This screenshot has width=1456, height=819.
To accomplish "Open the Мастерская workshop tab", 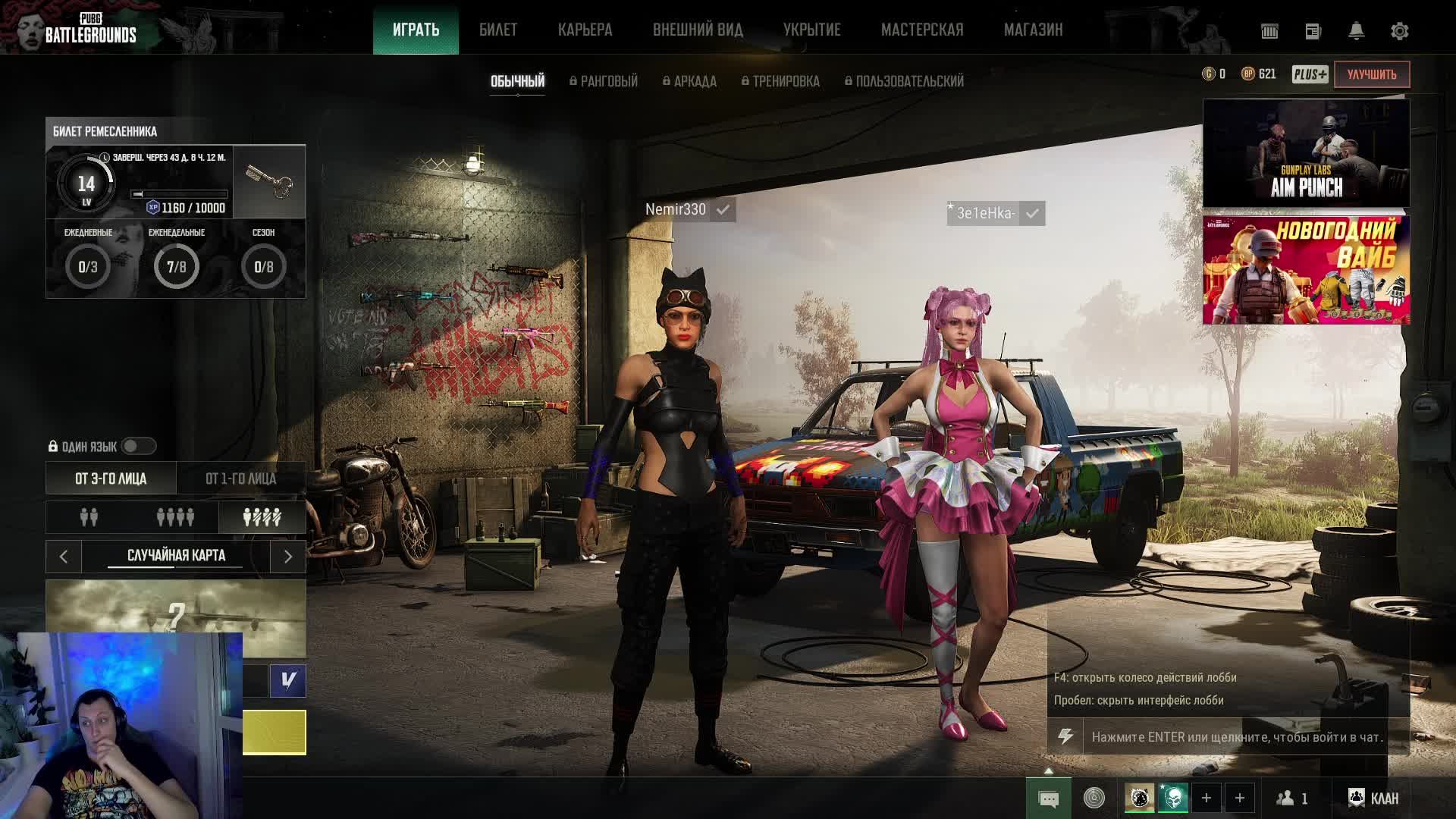I will pyautogui.click(x=921, y=30).
